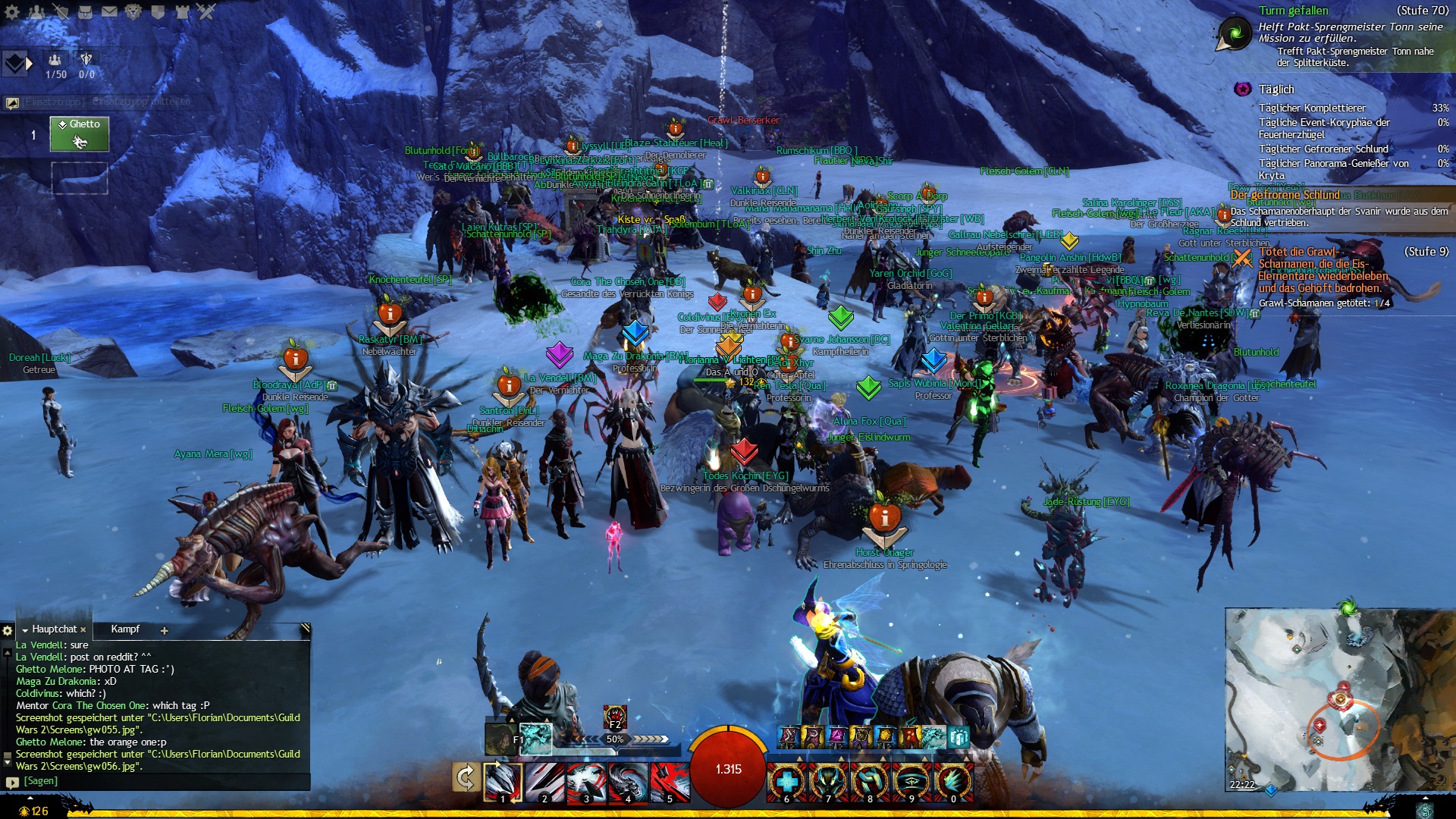Screen dimensions: 1456x819
Task: Select the Der gefrorene Schlund event tracker
Action: pyautogui.click(x=1285, y=195)
